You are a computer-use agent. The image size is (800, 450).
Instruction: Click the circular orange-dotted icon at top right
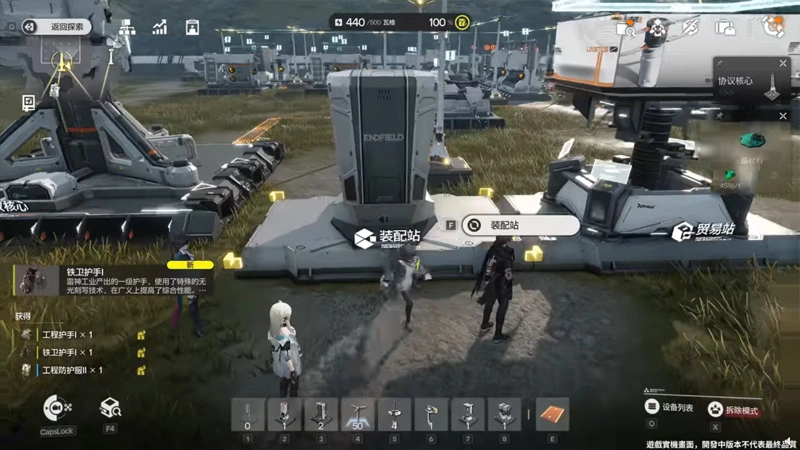[x=772, y=27]
